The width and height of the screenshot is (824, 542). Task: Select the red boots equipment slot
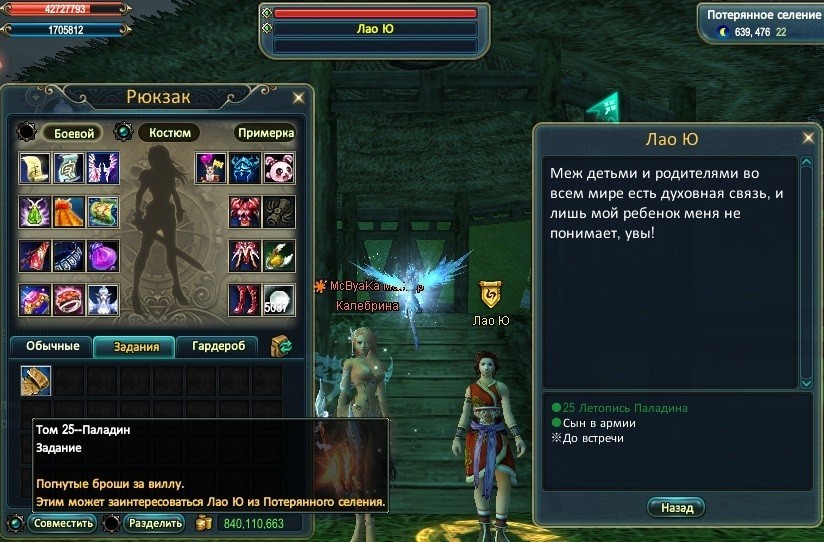pos(244,300)
